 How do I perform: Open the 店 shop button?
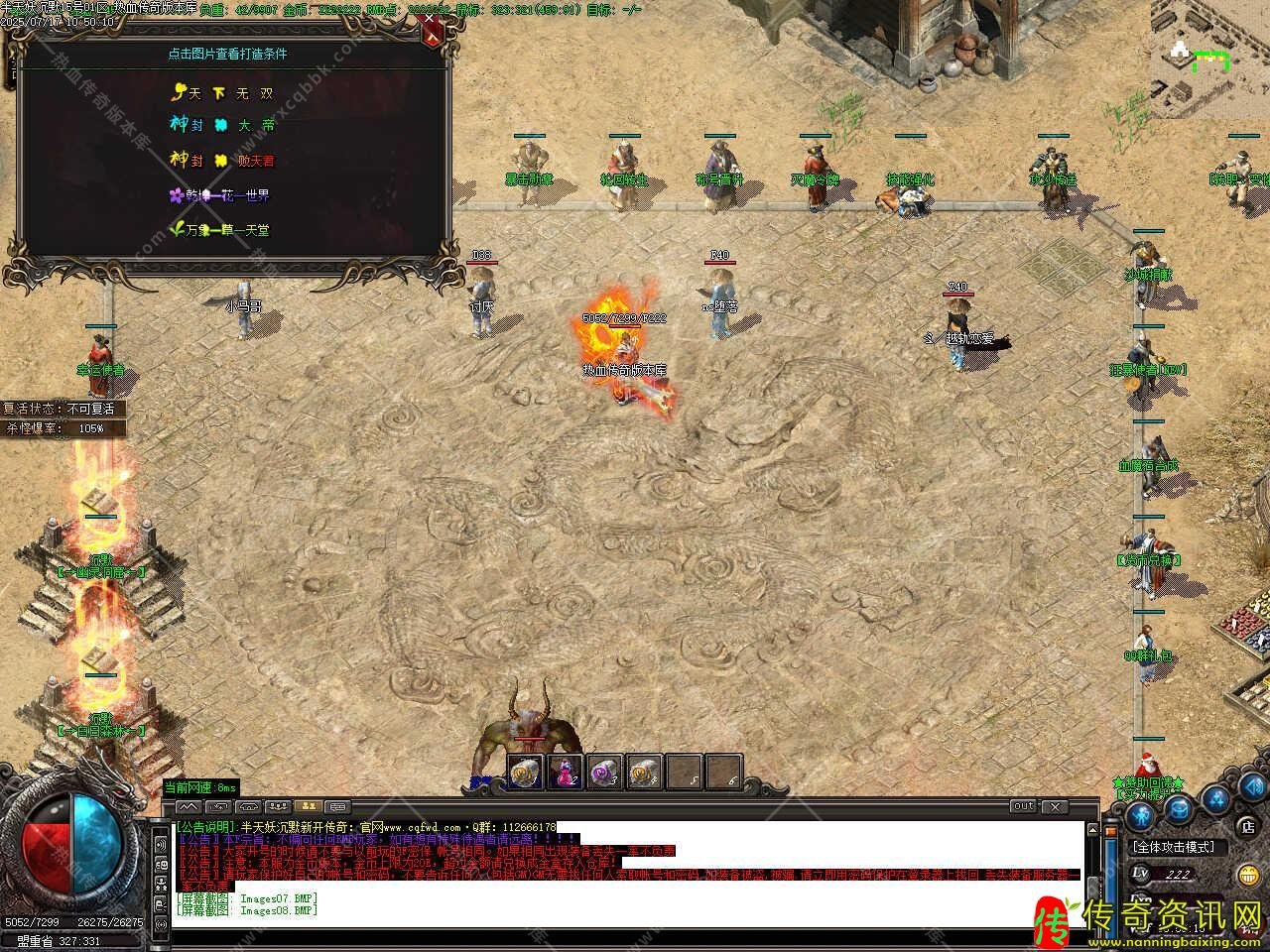(x=1247, y=825)
